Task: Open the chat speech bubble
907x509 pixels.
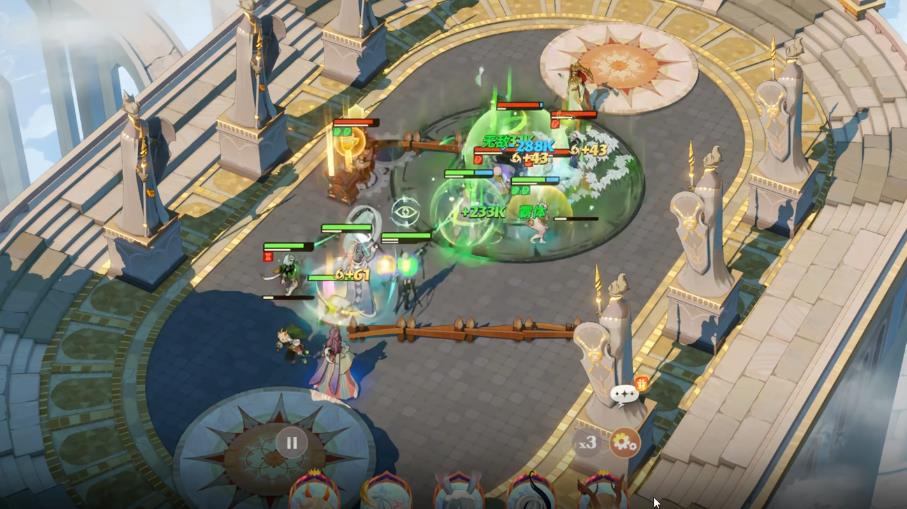Action: coord(626,394)
